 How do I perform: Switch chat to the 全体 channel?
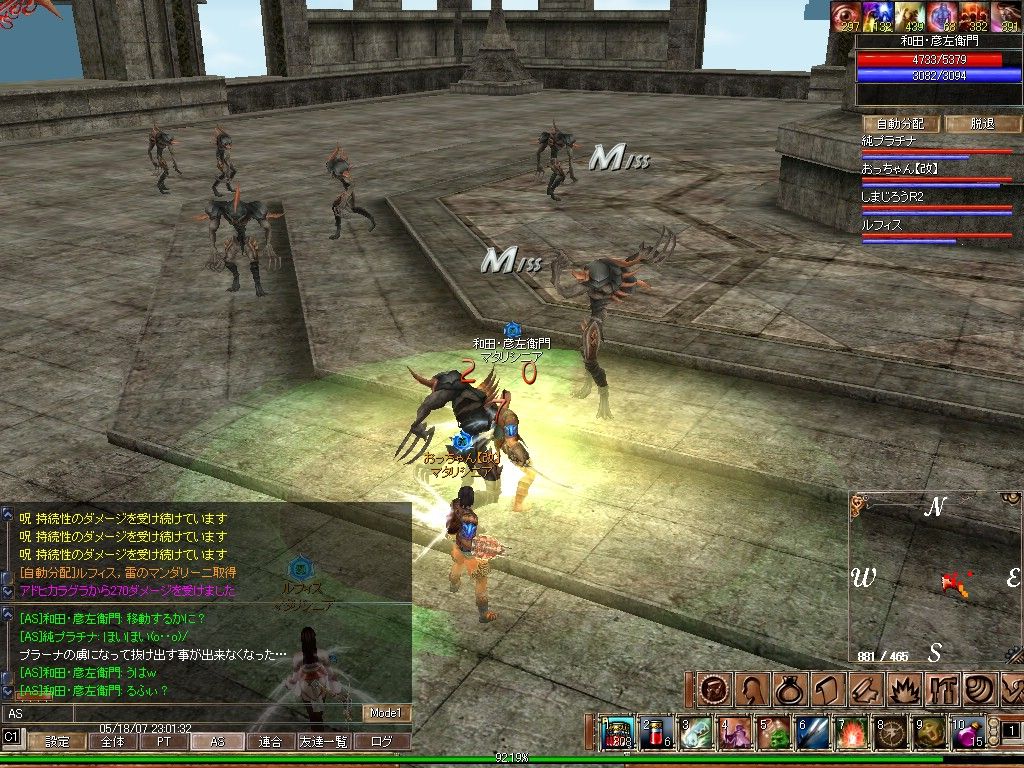112,742
